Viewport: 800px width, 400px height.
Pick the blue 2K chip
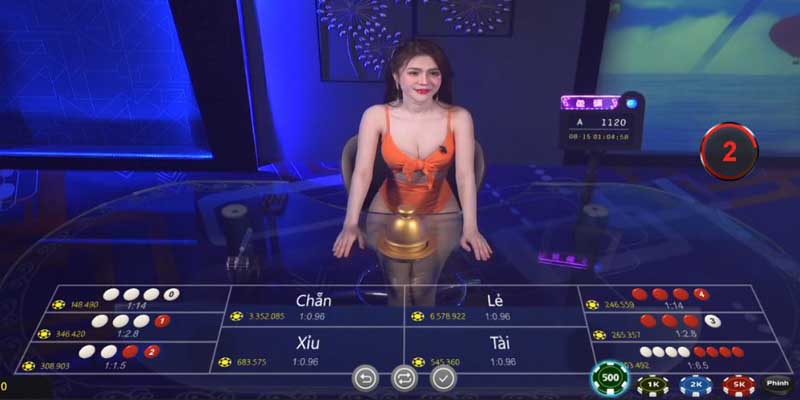[695, 383]
